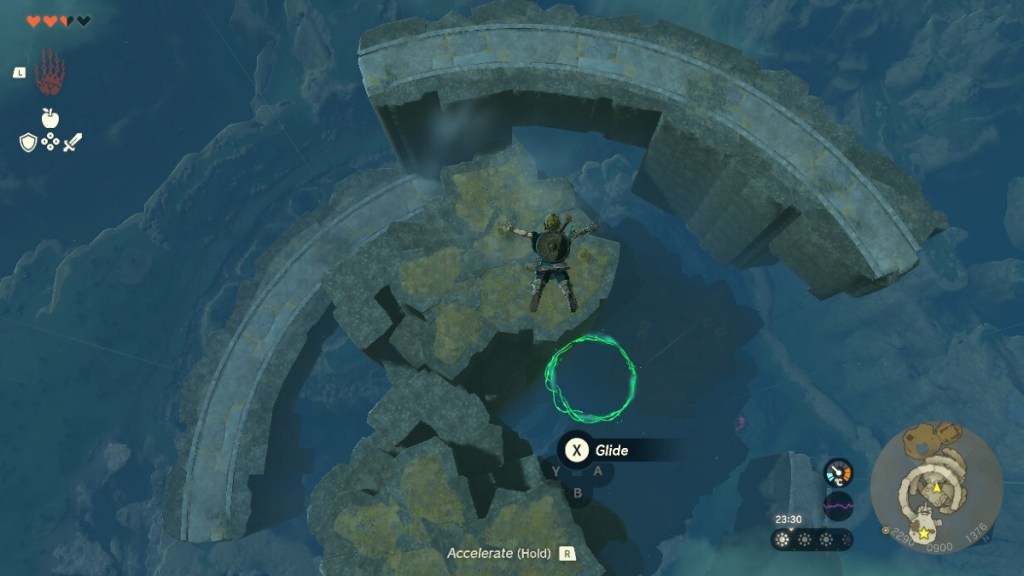The width and height of the screenshot is (1024, 576).
Task: Open the sword weapon quick-select icon
Action: [x=72, y=143]
